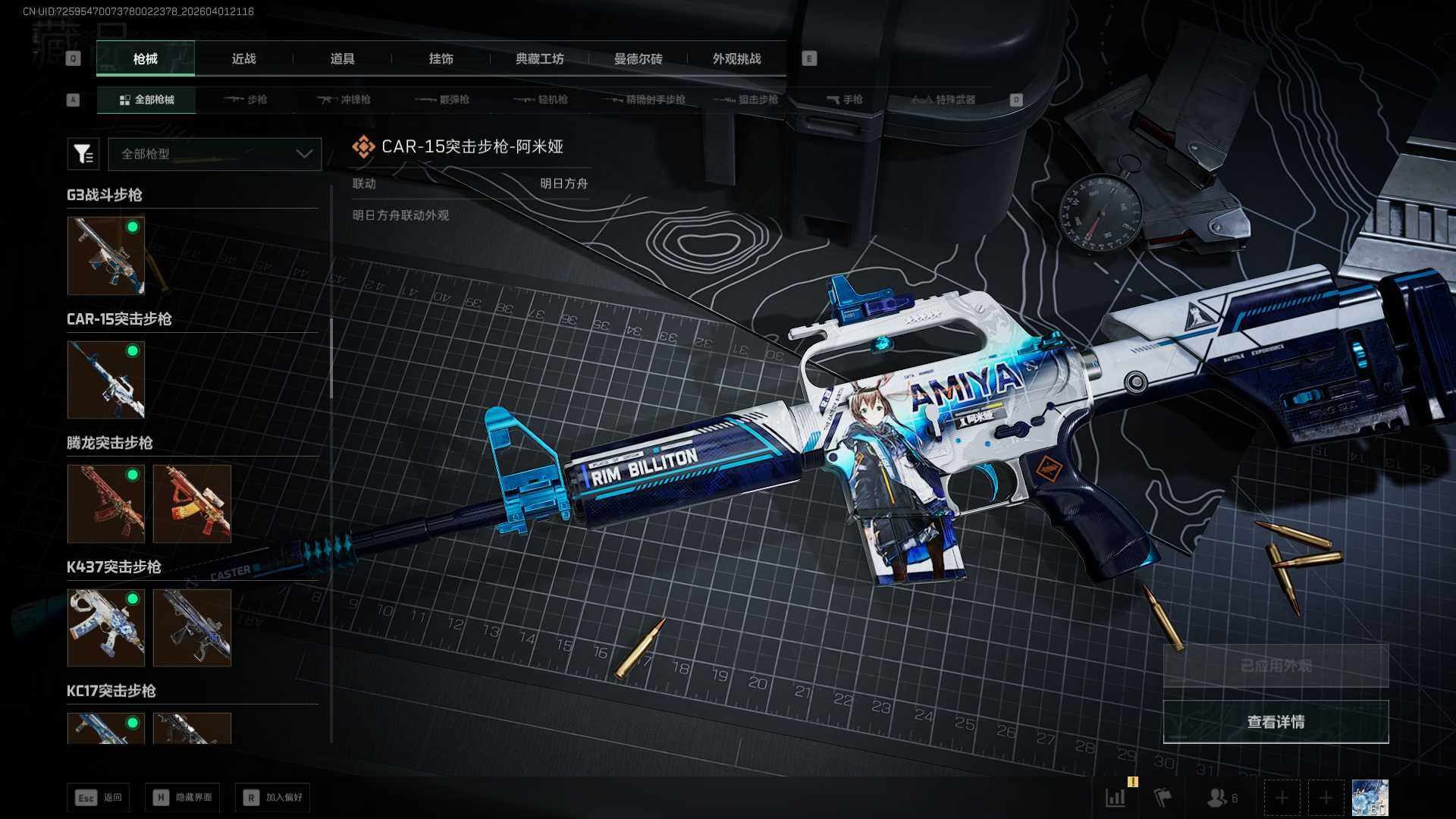This screenshot has height=819, width=1456.
Task: Click the filter funnel icon button
Action: pyautogui.click(x=83, y=154)
